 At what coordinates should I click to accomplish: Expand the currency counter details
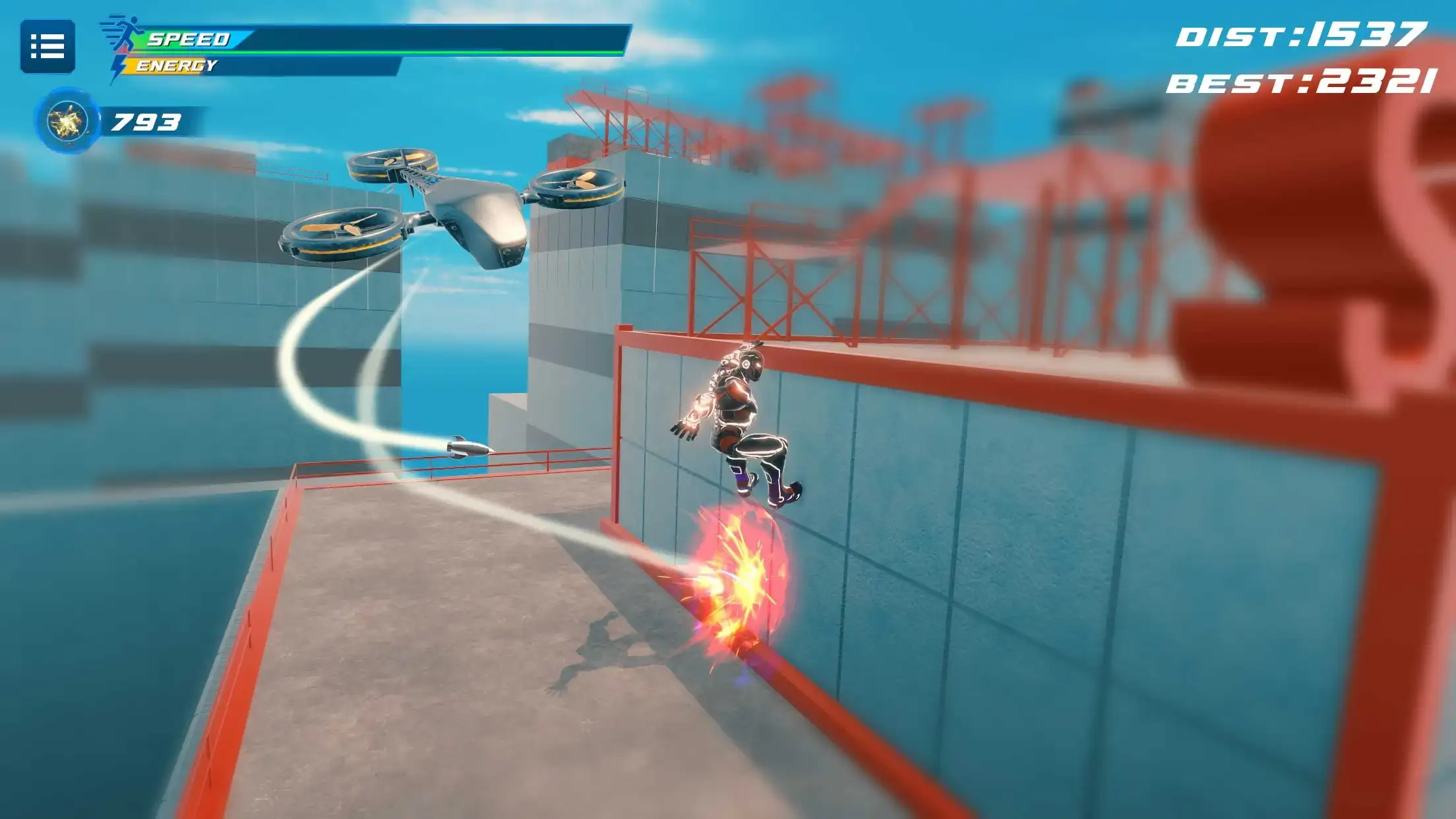pos(145,122)
